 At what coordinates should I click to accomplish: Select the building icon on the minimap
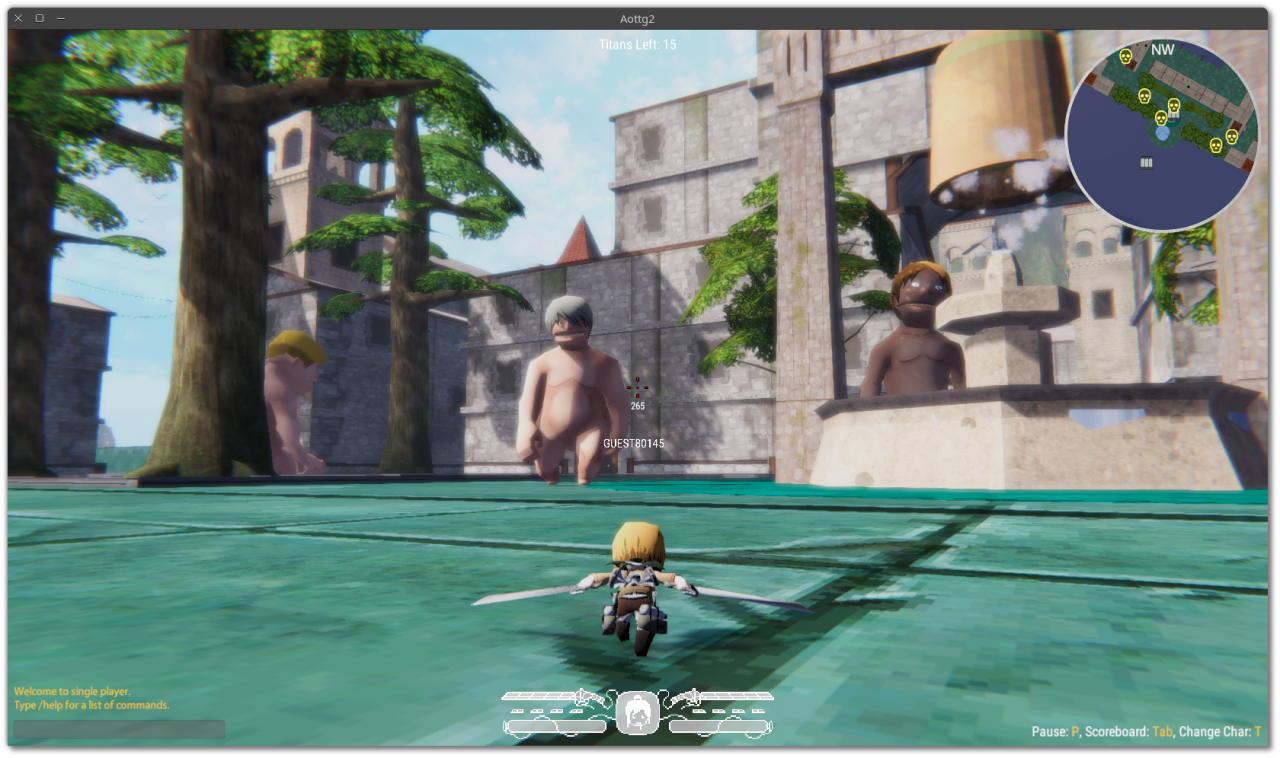(1146, 163)
